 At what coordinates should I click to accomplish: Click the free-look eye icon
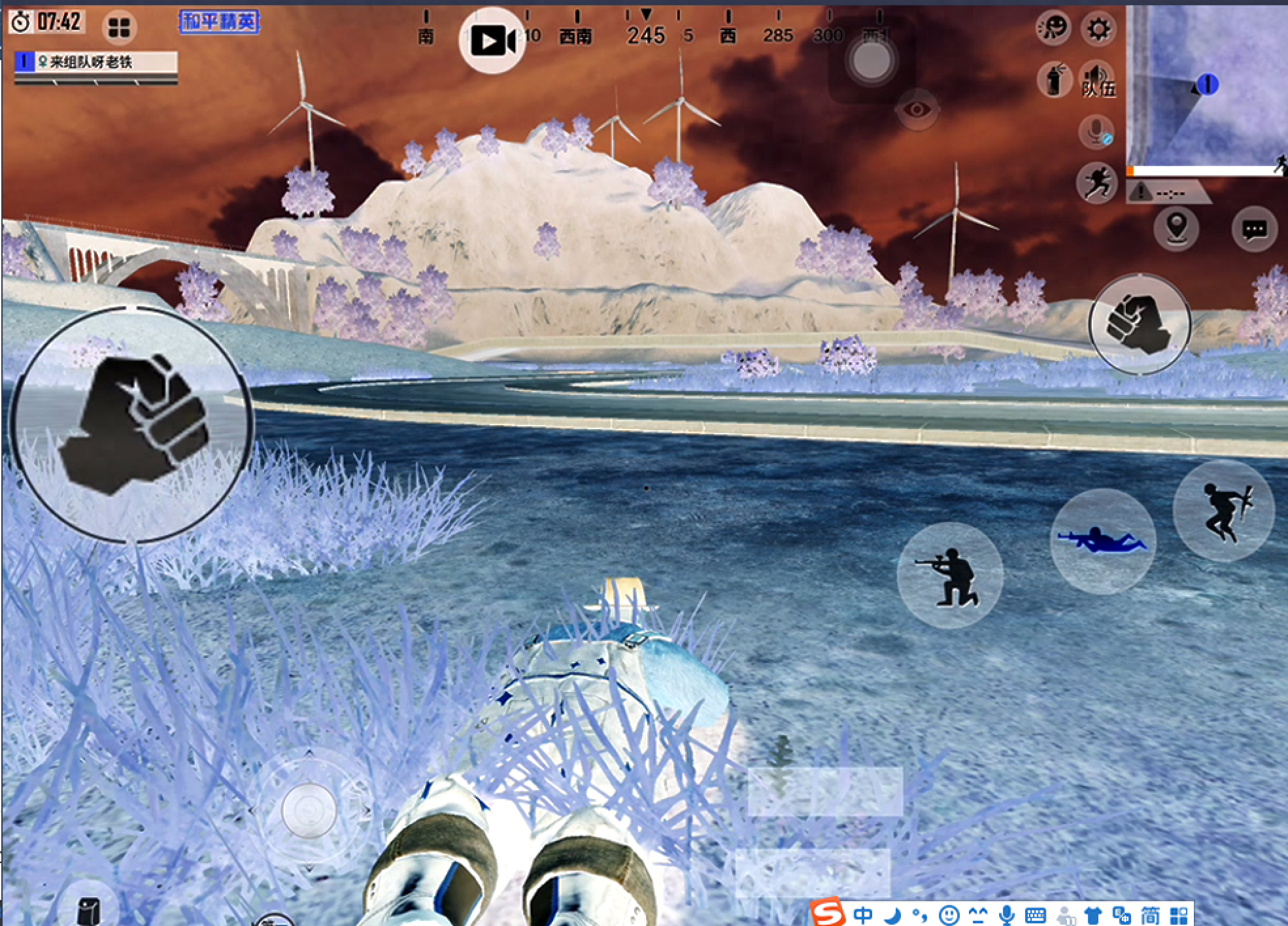click(x=917, y=109)
